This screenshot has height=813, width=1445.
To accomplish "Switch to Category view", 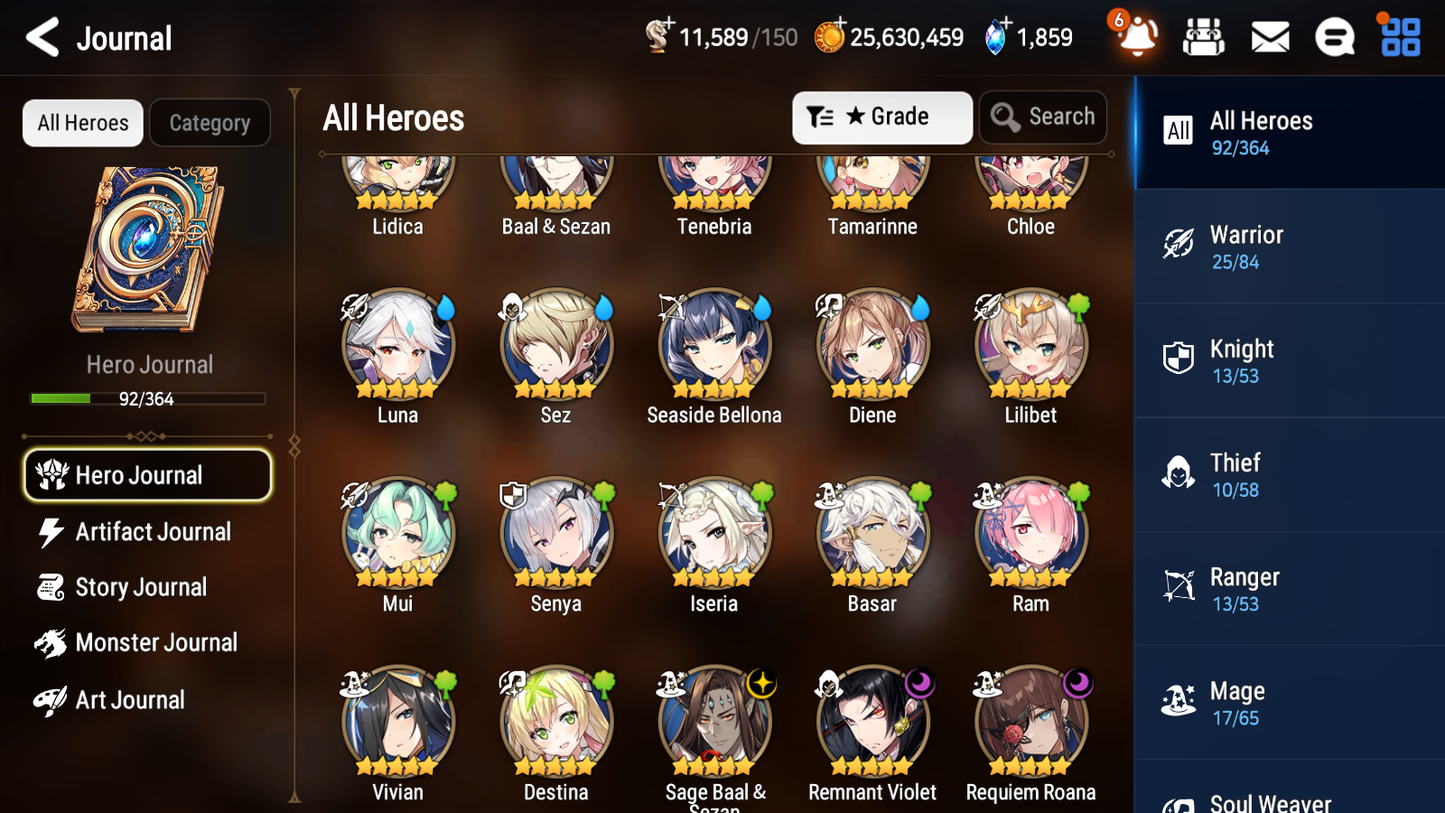I will coord(209,122).
